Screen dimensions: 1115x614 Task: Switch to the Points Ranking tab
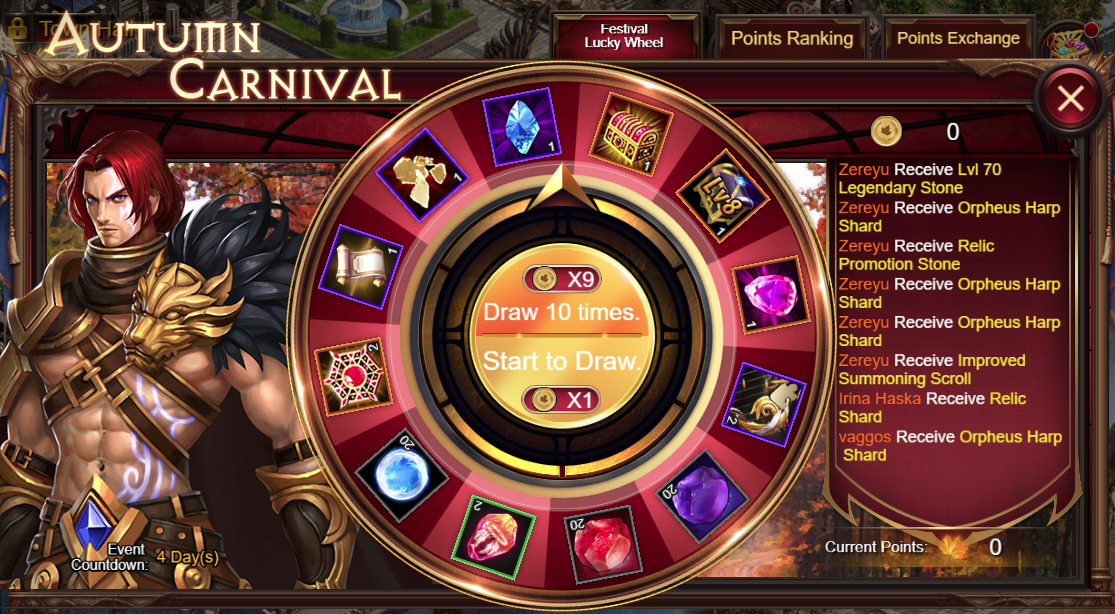(791, 39)
